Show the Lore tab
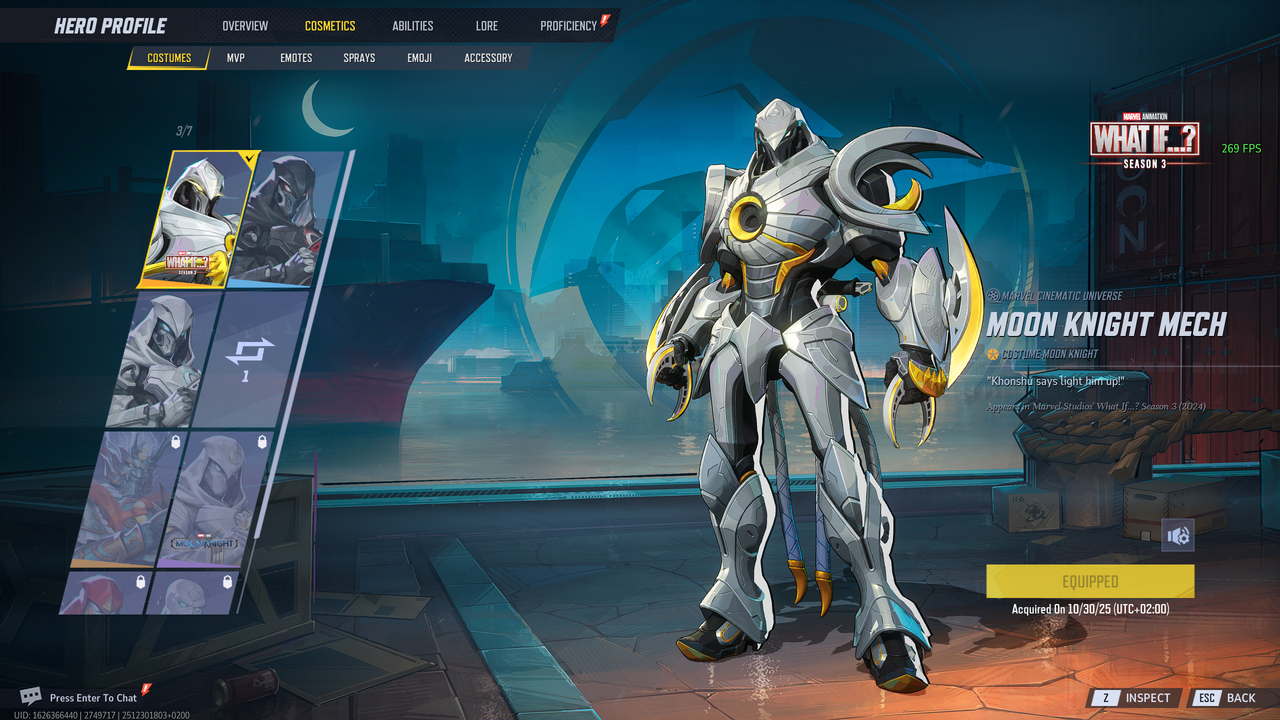 click(487, 26)
